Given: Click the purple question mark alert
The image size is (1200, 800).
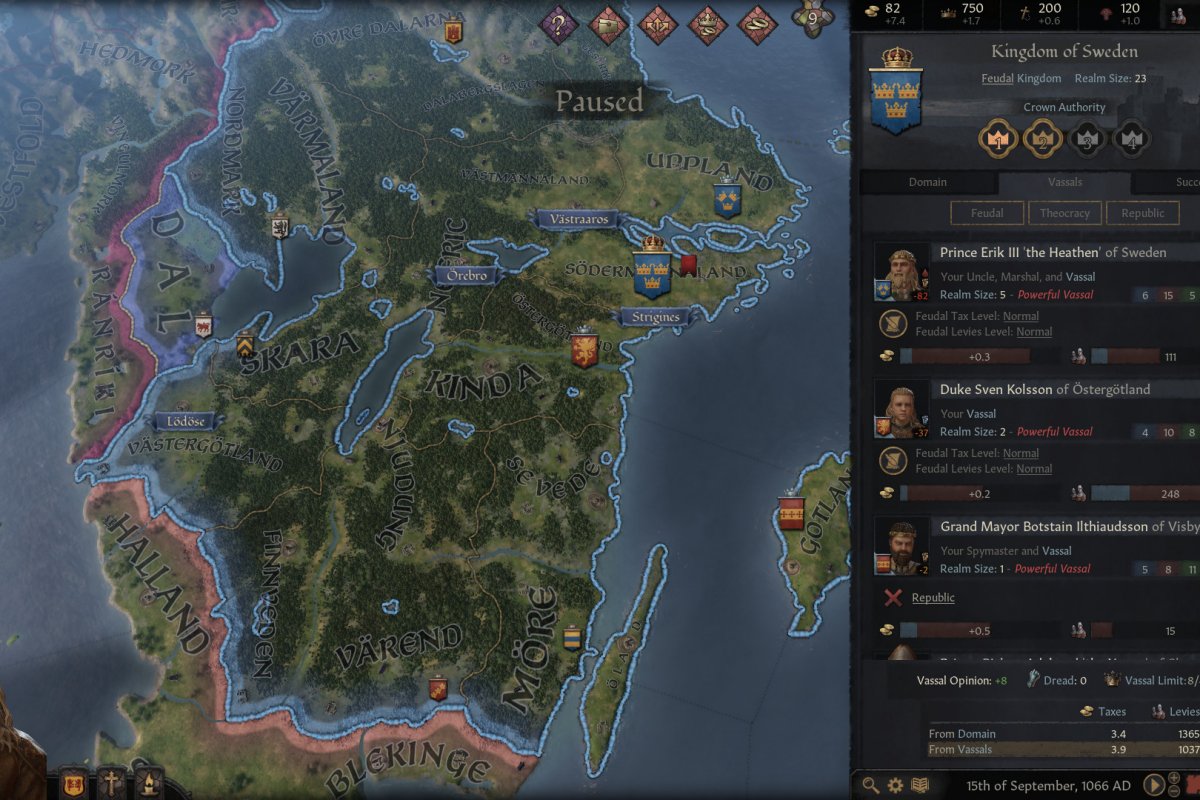Looking at the screenshot, I should click(559, 25).
